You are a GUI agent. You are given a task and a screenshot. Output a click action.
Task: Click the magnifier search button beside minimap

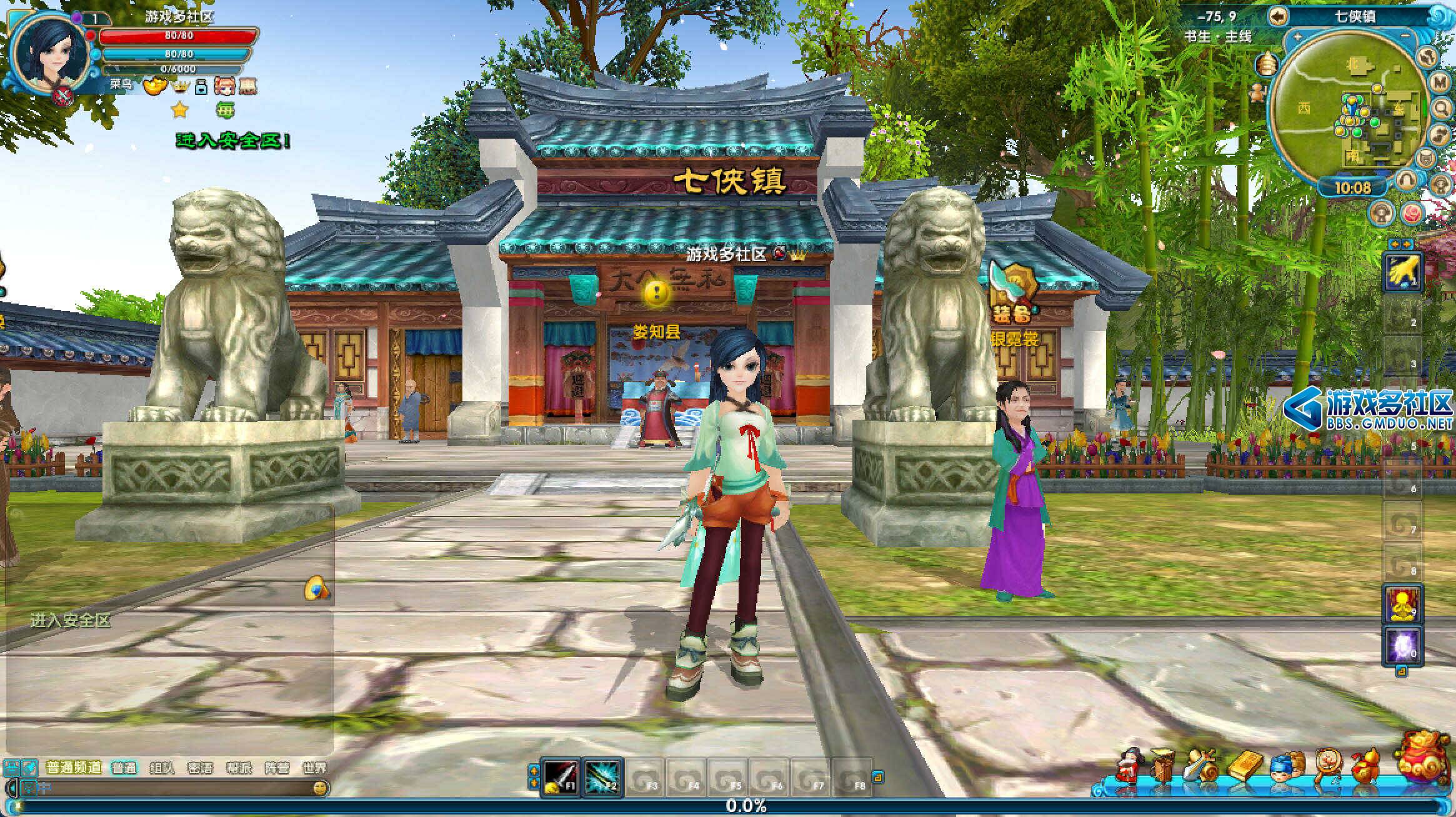click(1441, 108)
